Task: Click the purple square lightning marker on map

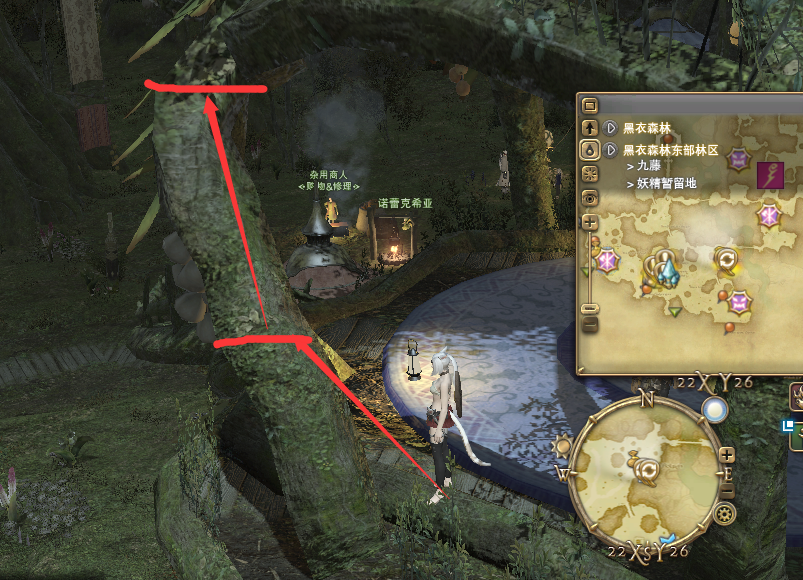Action: 770,176
